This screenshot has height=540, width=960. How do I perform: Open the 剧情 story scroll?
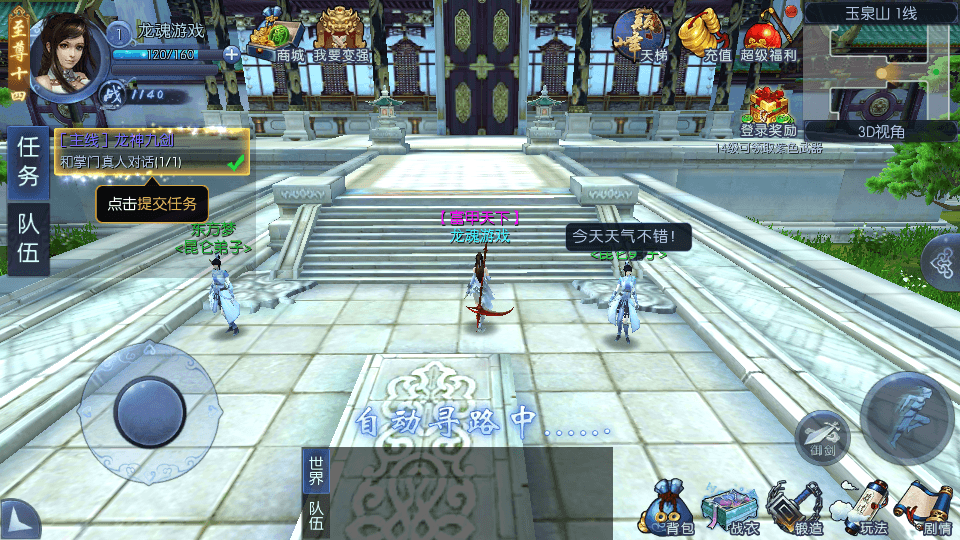(923, 507)
